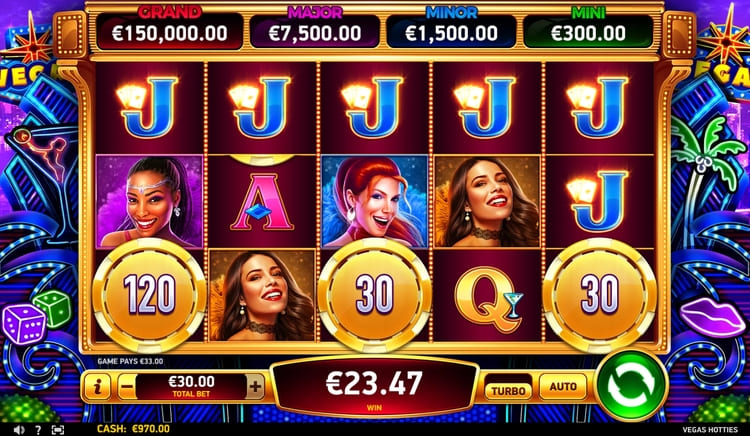This screenshot has width=750, height=436.
Task: Open the Auto spin options
Action: point(562,385)
